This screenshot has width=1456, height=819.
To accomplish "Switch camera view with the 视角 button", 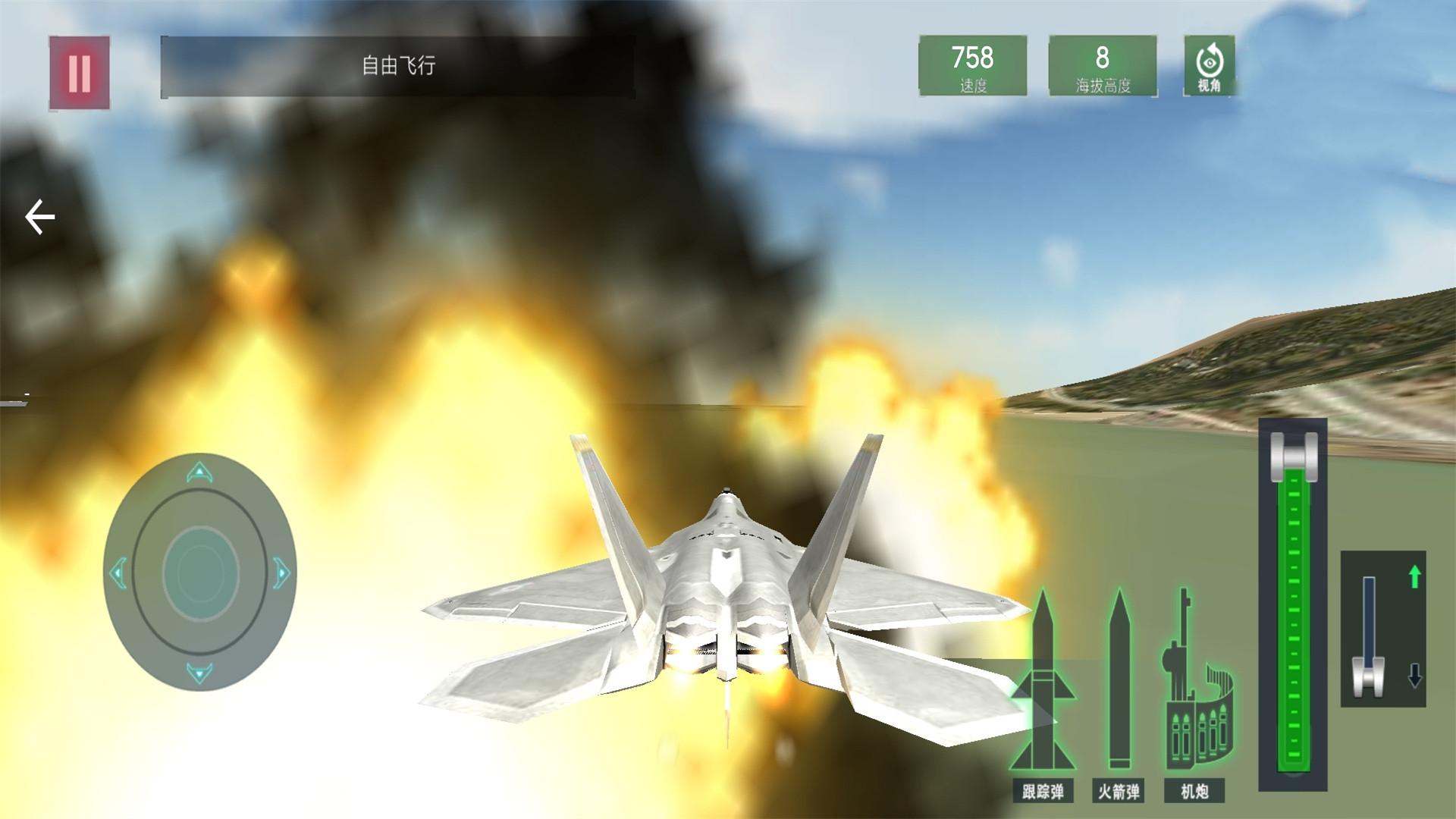I will click(x=1209, y=67).
